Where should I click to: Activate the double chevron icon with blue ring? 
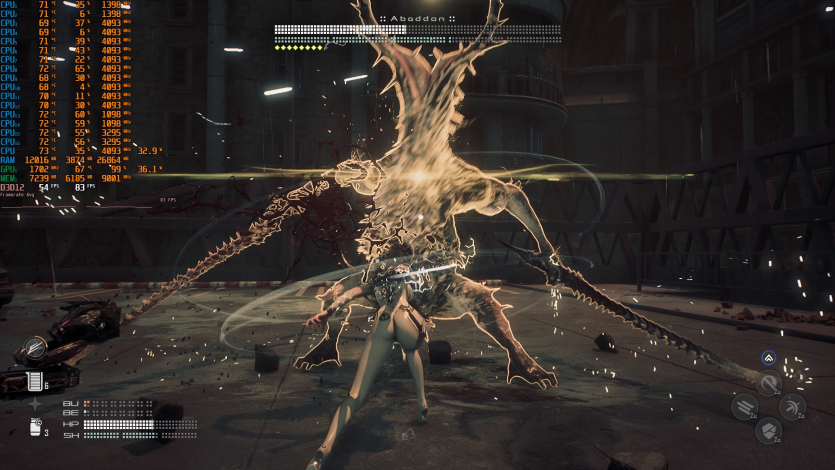[x=768, y=358]
